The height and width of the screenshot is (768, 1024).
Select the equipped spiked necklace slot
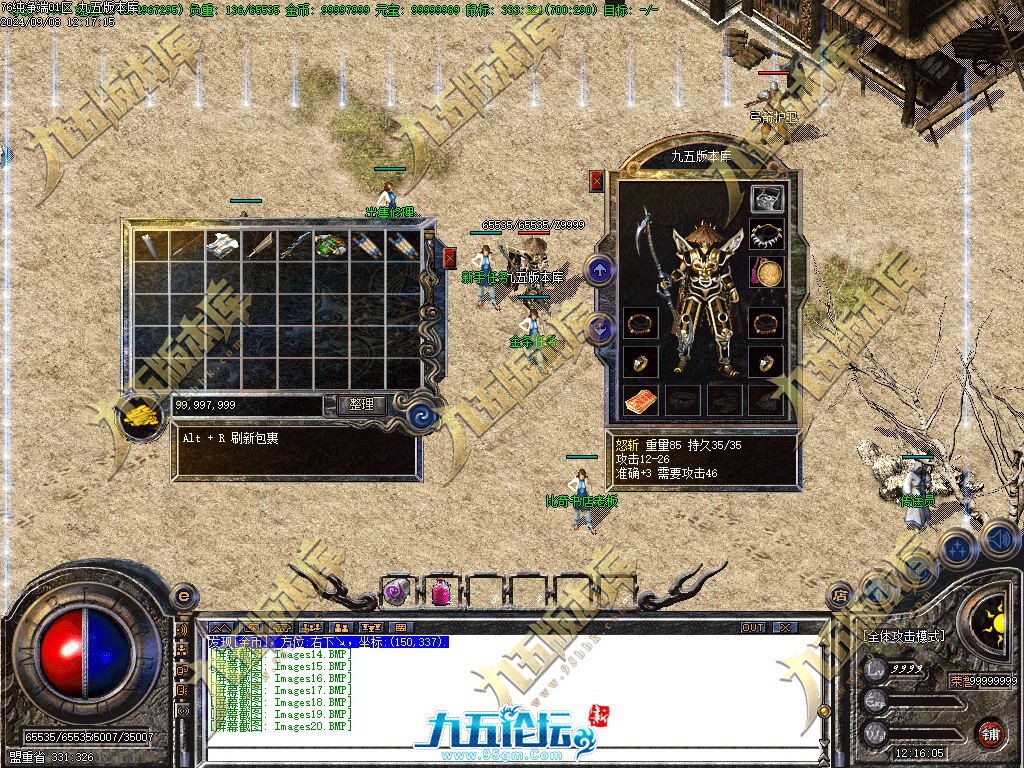767,236
